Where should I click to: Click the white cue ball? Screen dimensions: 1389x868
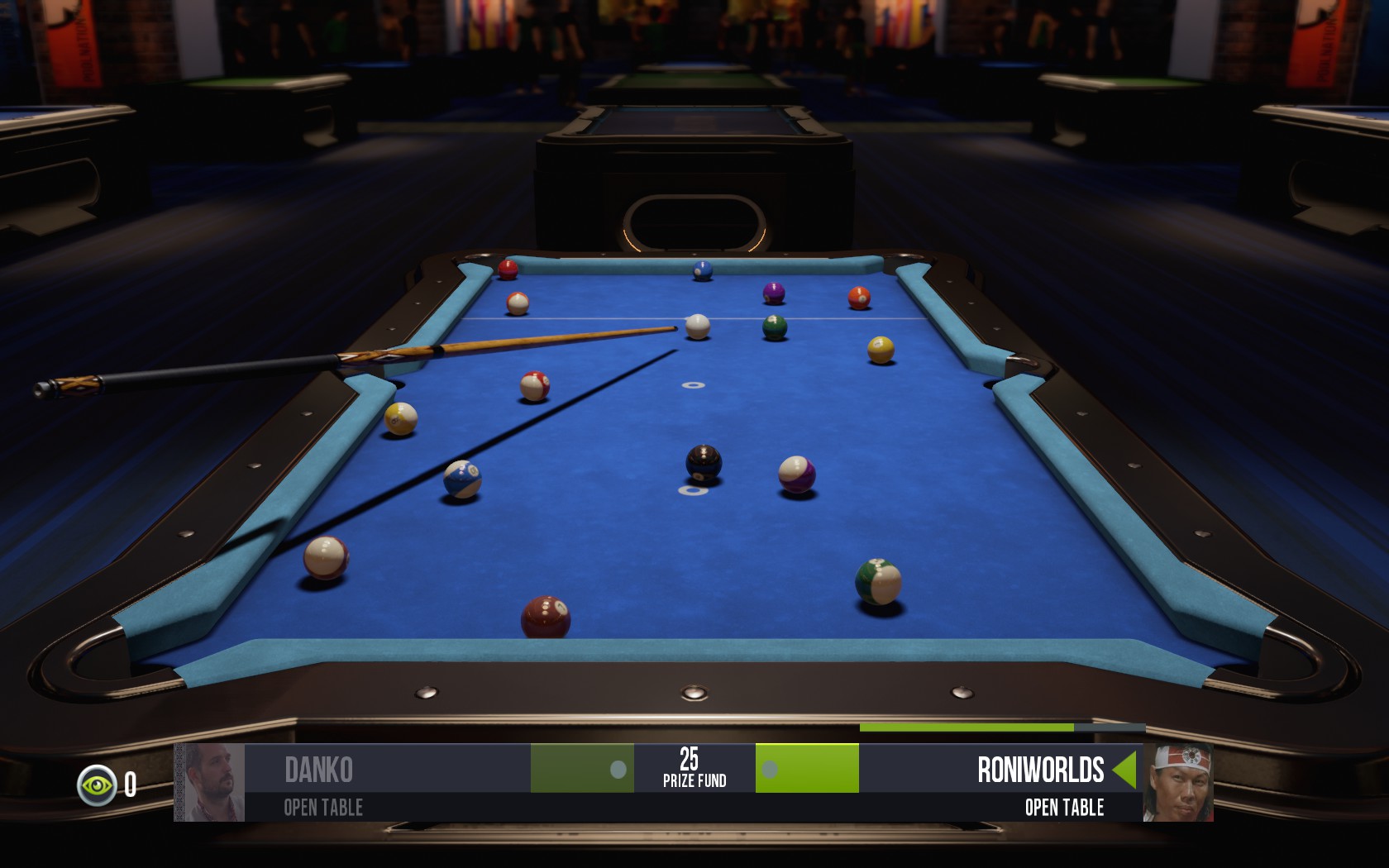click(x=697, y=327)
